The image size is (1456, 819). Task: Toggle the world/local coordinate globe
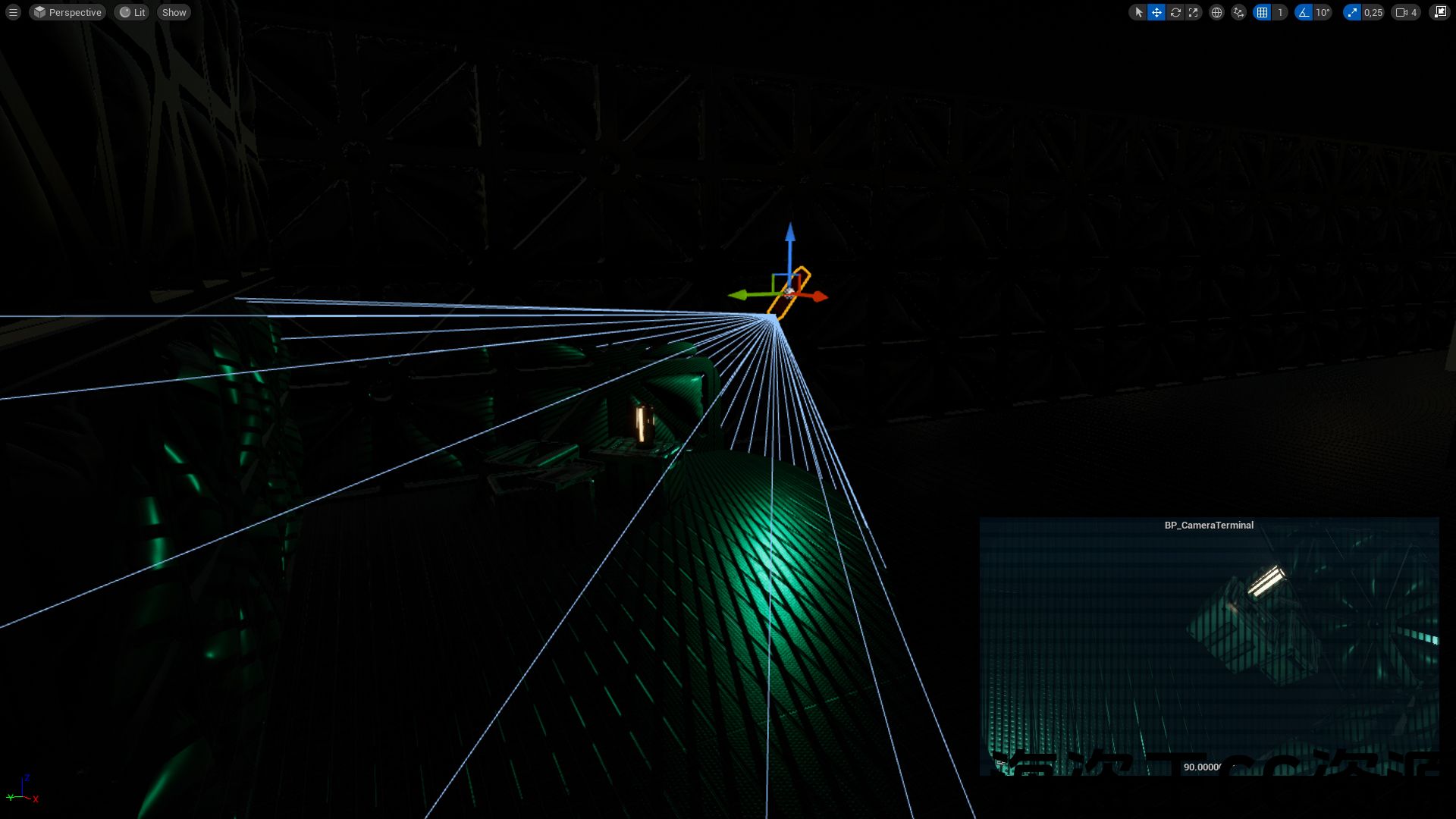[x=1216, y=12]
